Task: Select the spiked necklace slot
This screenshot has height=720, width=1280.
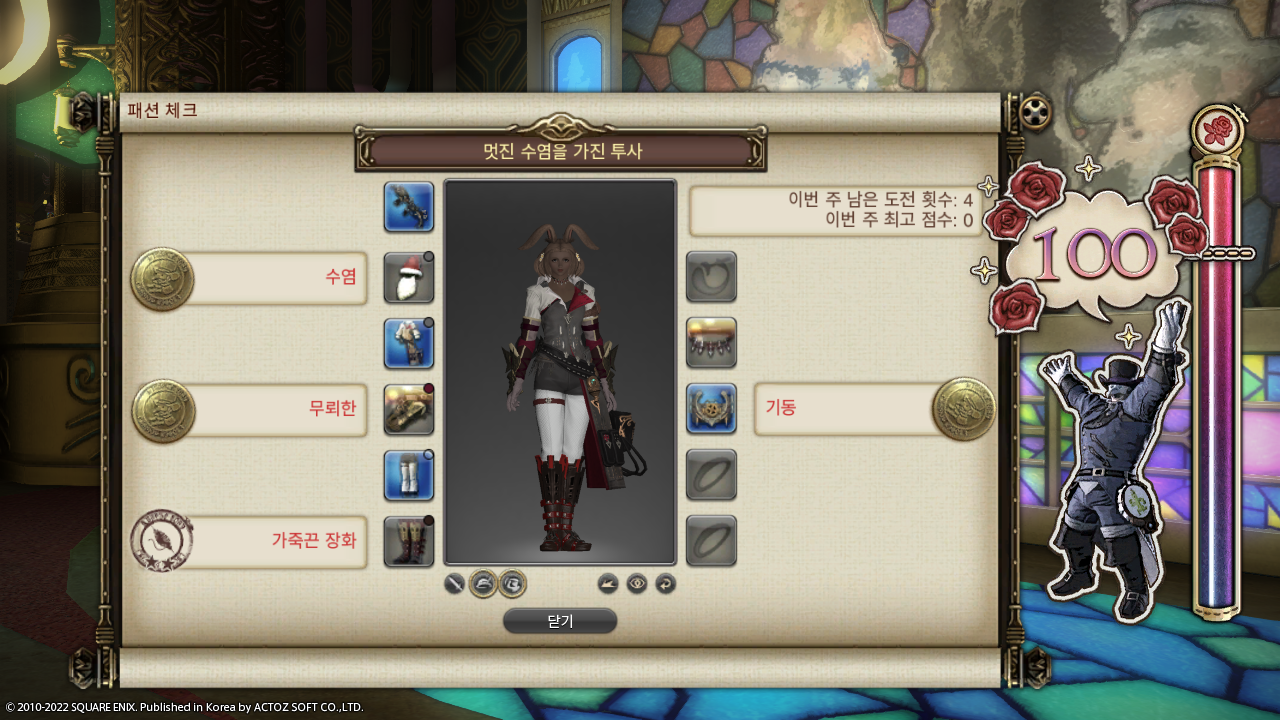Action: pos(711,343)
